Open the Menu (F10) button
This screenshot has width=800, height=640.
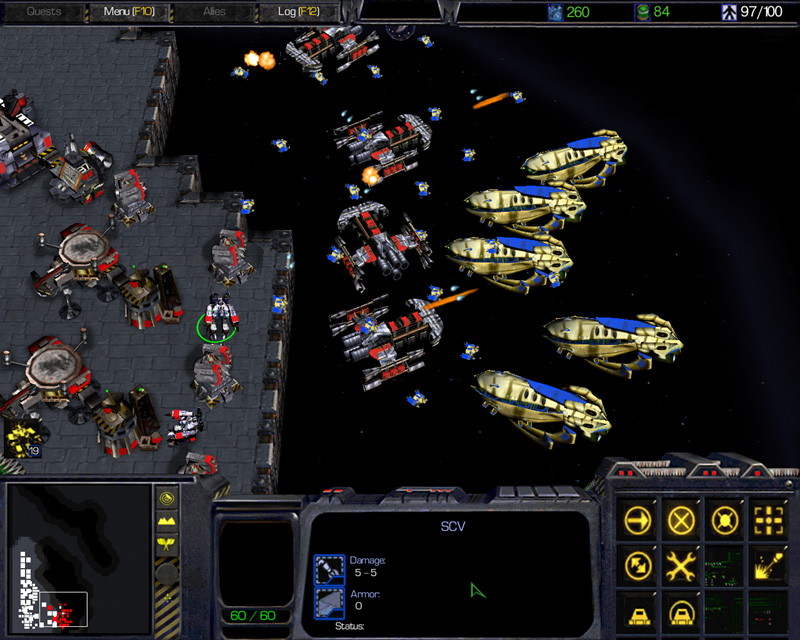point(126,12)
